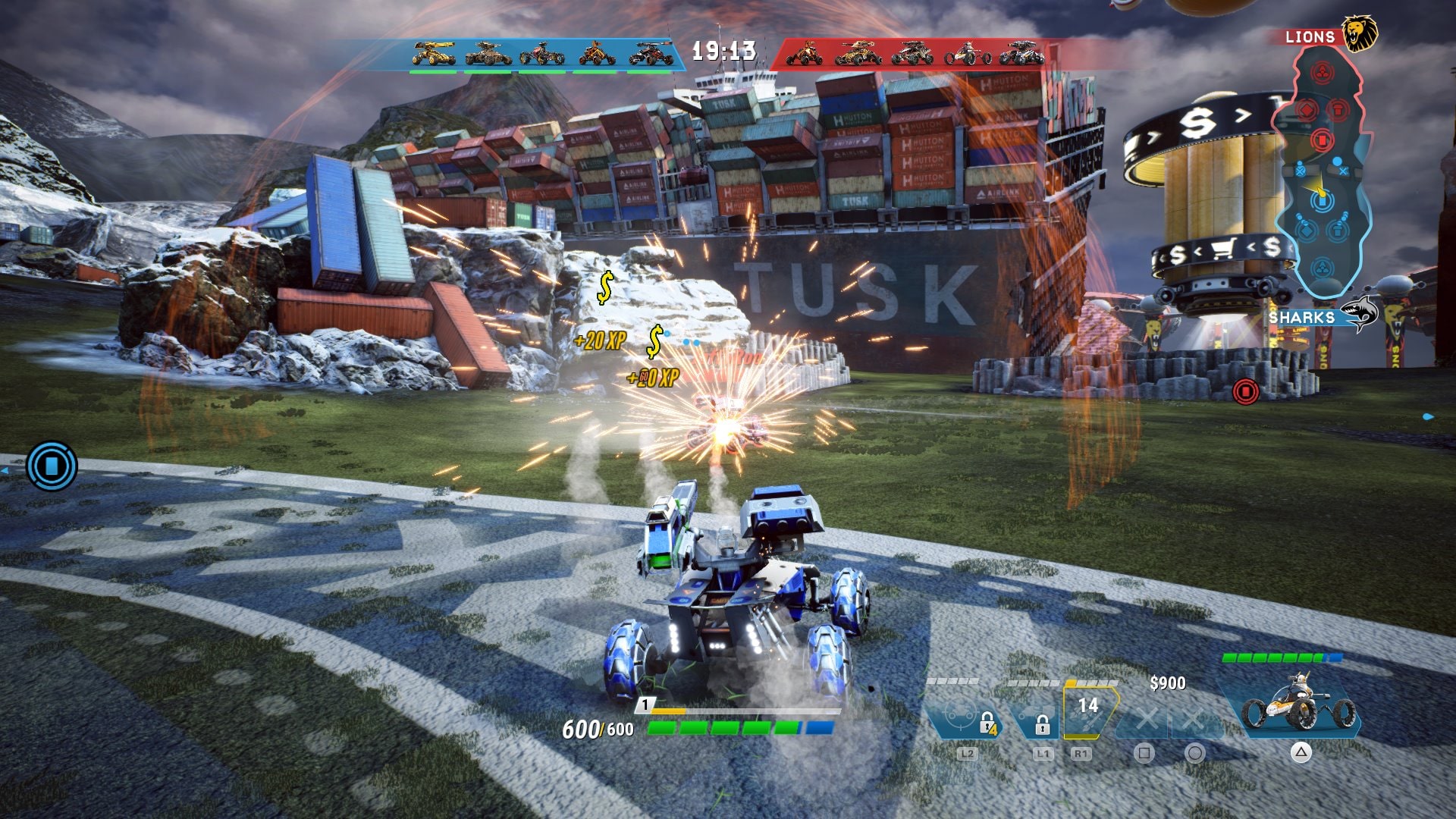Toggle the empty circle weapon slot
1456x819 pixels.
coord(1195,720)
